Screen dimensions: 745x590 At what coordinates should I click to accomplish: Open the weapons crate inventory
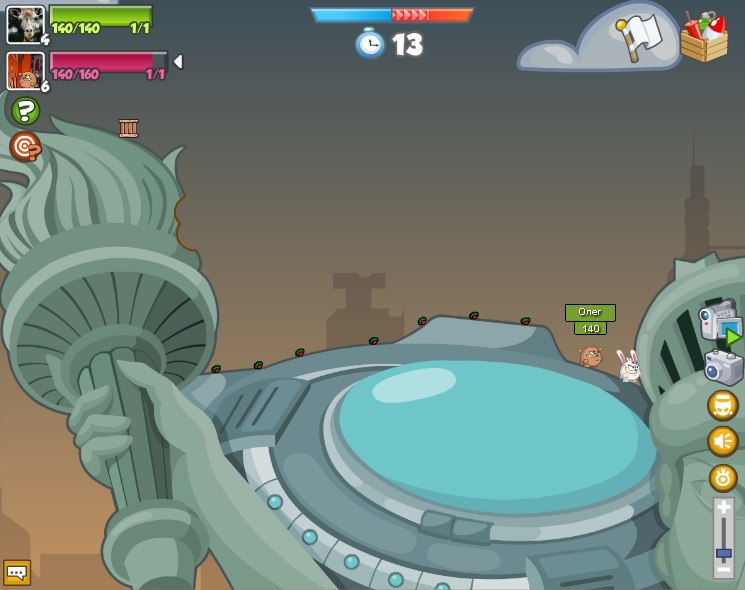[x=703, y=38]
